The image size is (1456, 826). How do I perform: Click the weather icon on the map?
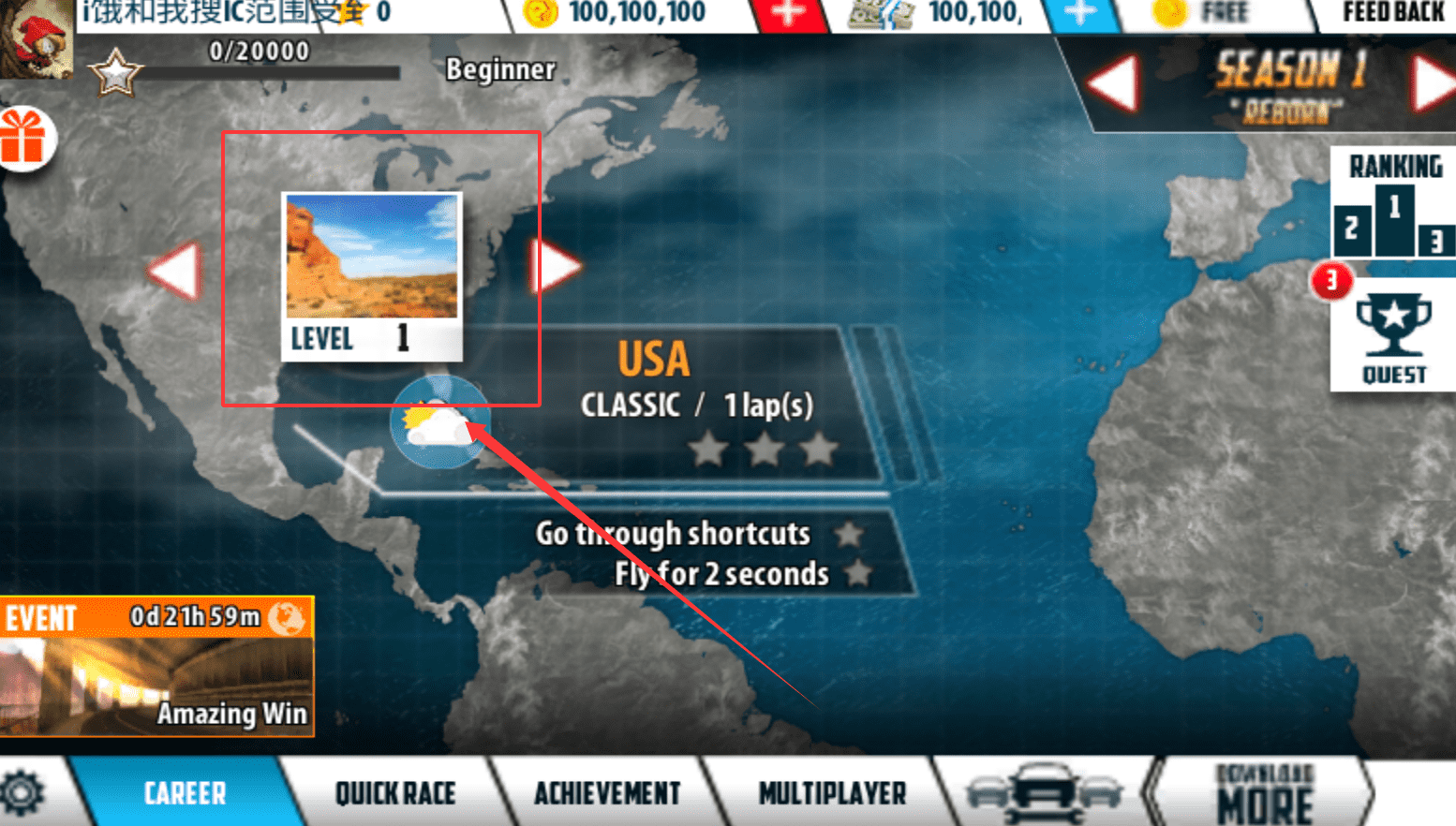point(438,423)
